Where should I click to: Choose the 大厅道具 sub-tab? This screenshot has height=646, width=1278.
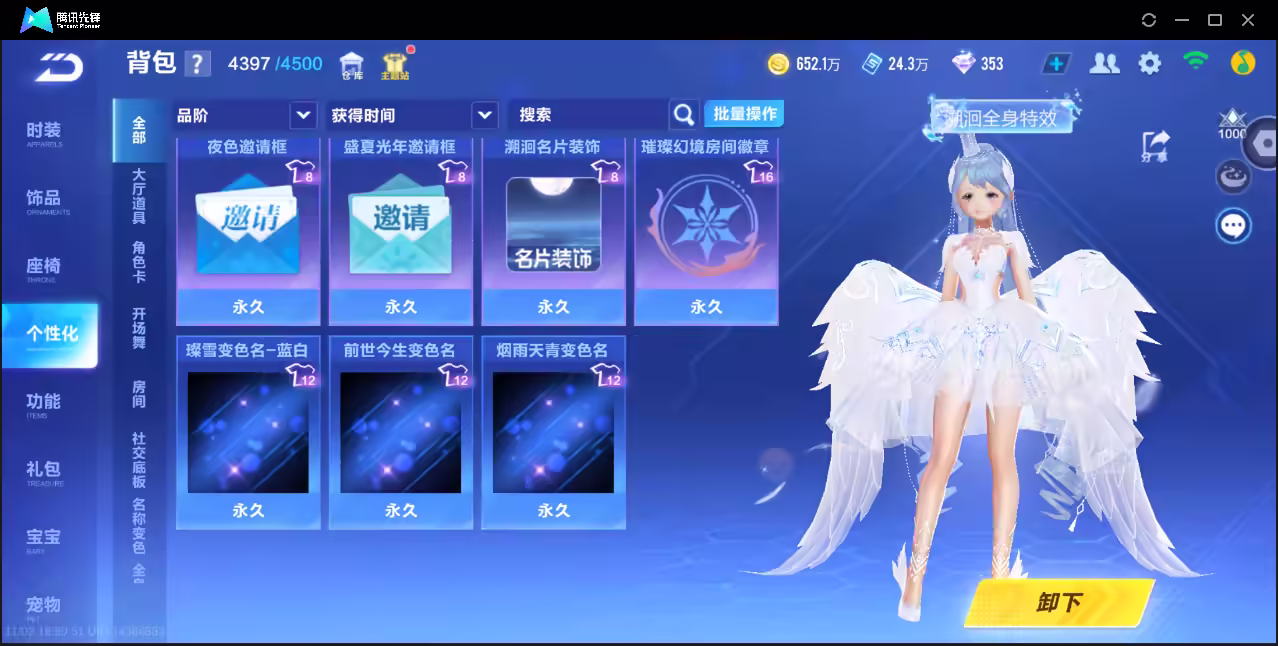139,196
